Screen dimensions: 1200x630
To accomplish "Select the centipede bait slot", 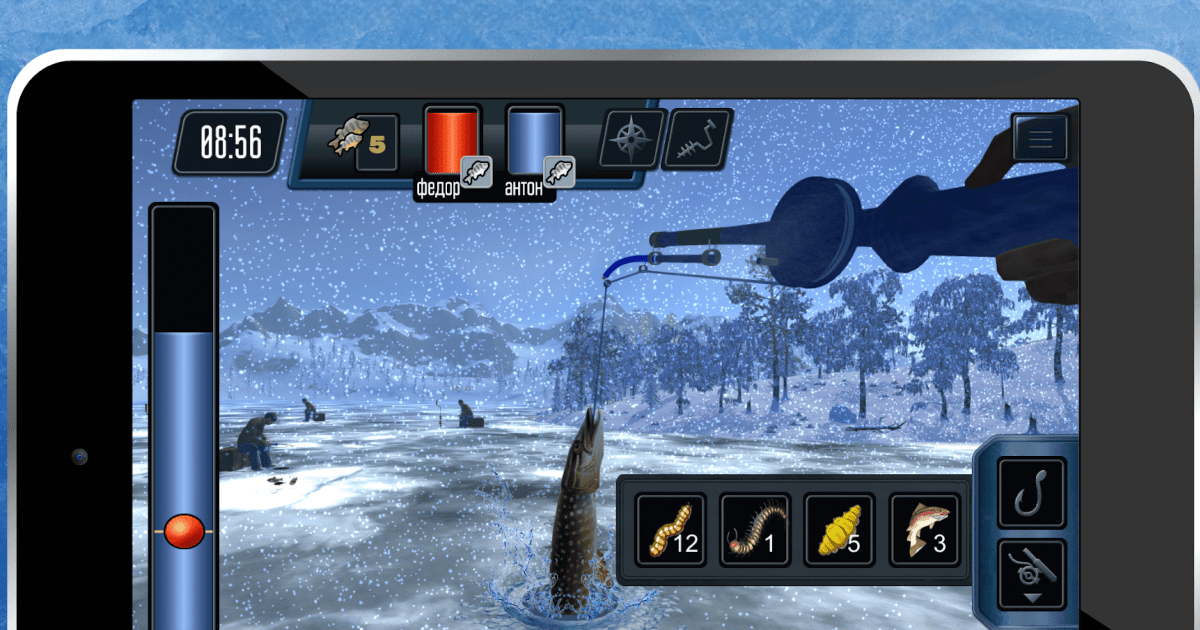I will (755, 529).
